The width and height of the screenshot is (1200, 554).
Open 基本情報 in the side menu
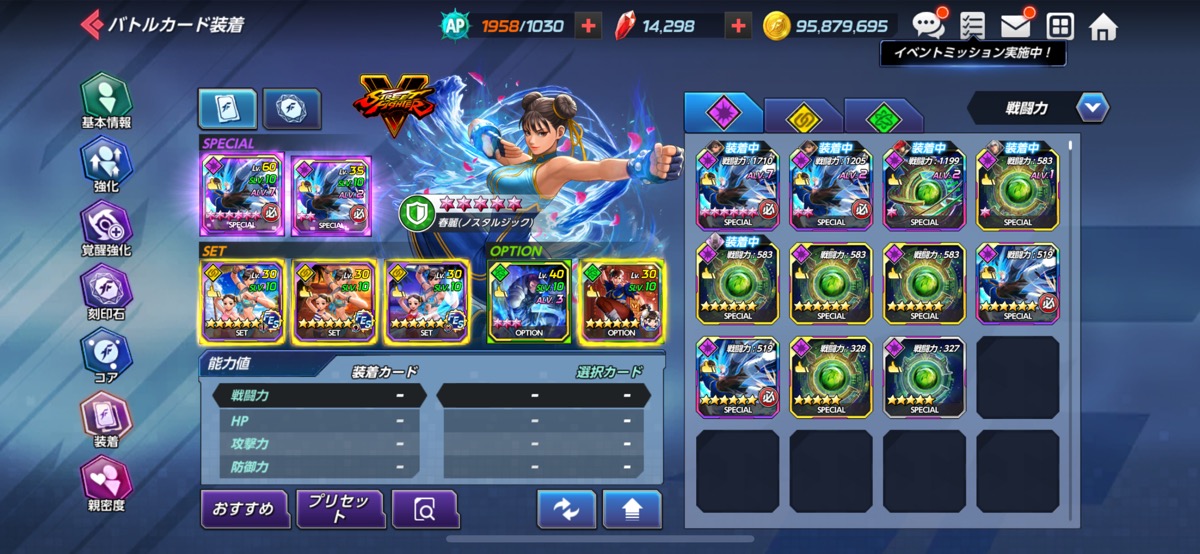pyautogui.click(x=106, y=102)
